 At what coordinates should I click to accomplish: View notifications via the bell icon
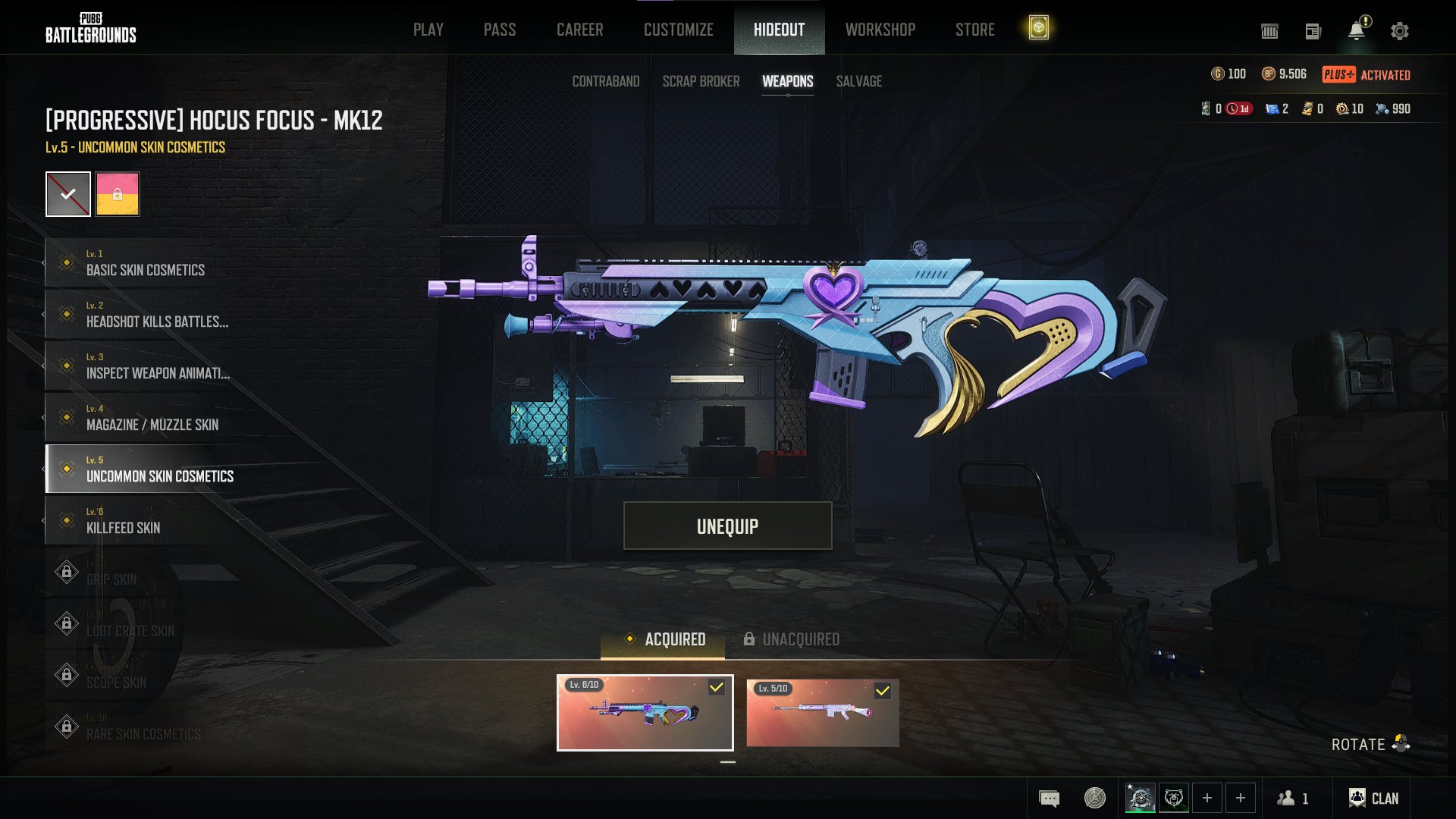click(x=1356, y=31)
